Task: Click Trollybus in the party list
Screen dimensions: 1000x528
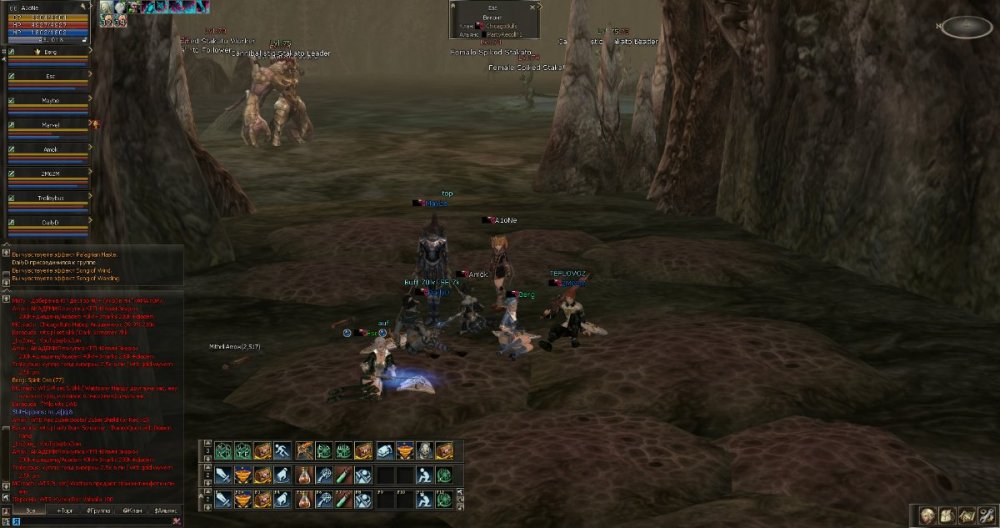Action: point(50,198)
